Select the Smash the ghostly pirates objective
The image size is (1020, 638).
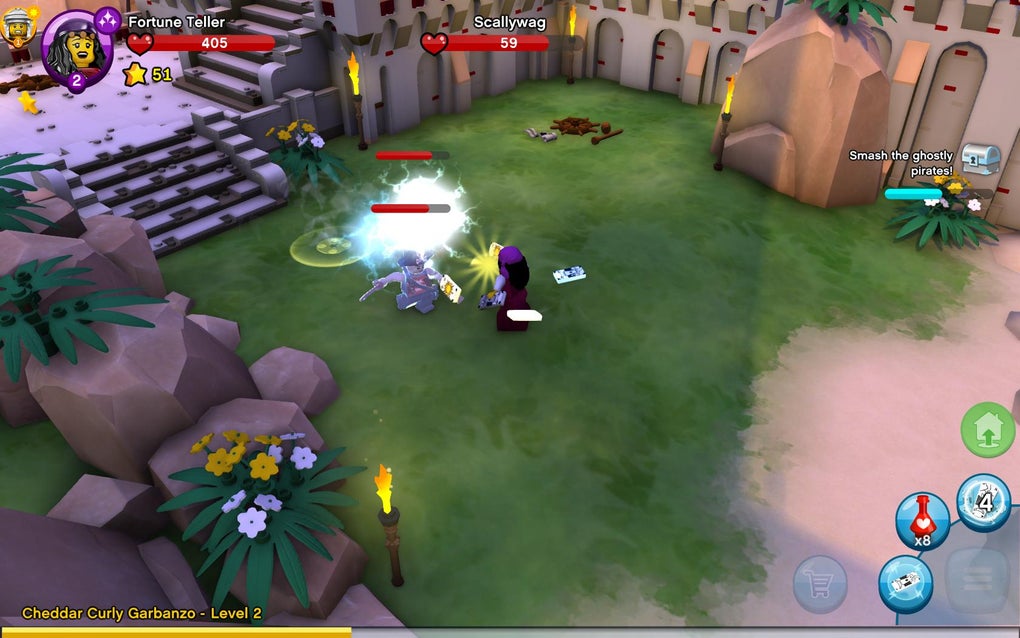[x=900, y=163]
